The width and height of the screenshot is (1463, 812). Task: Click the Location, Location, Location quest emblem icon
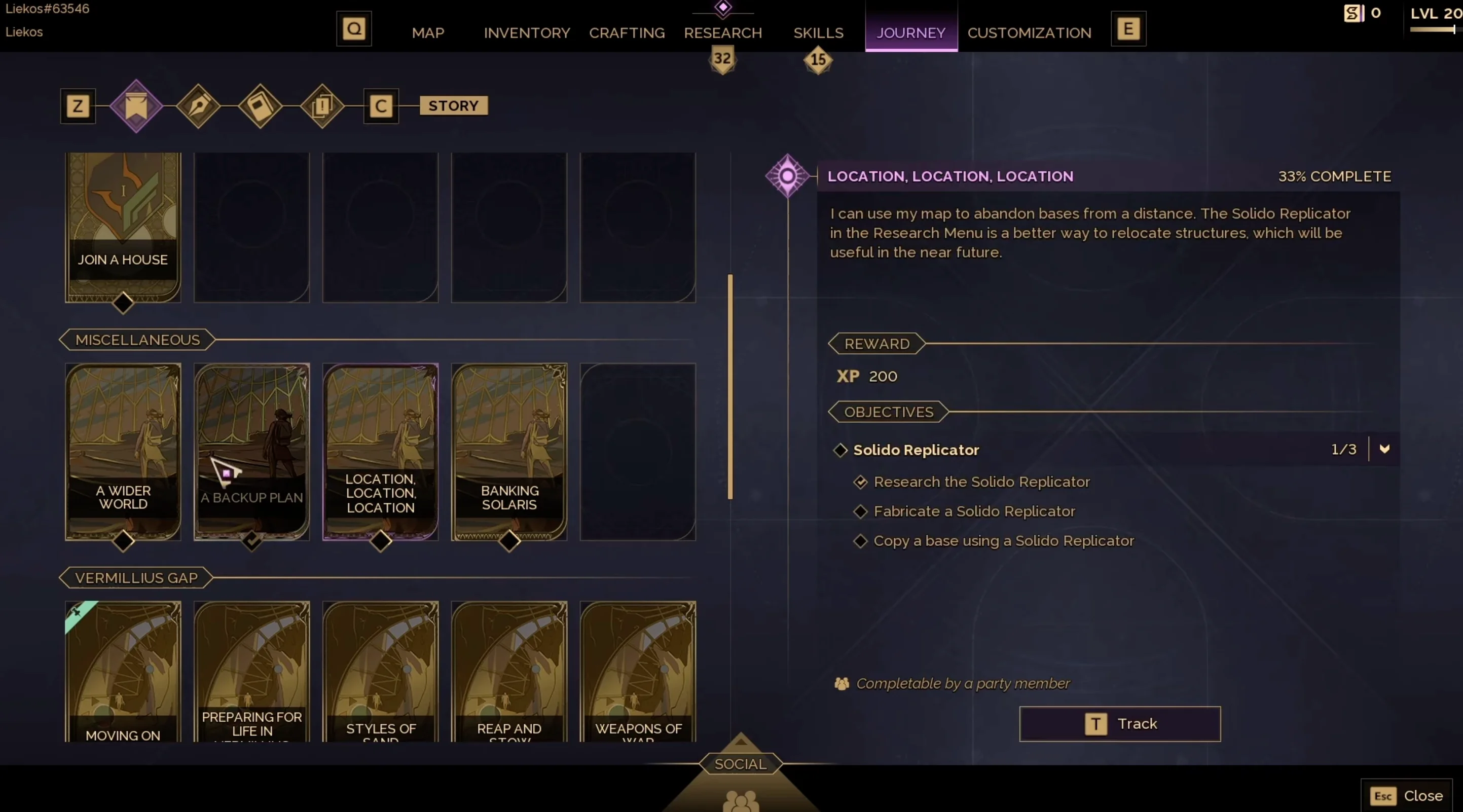pyautogui.click(x=787, y=176)
